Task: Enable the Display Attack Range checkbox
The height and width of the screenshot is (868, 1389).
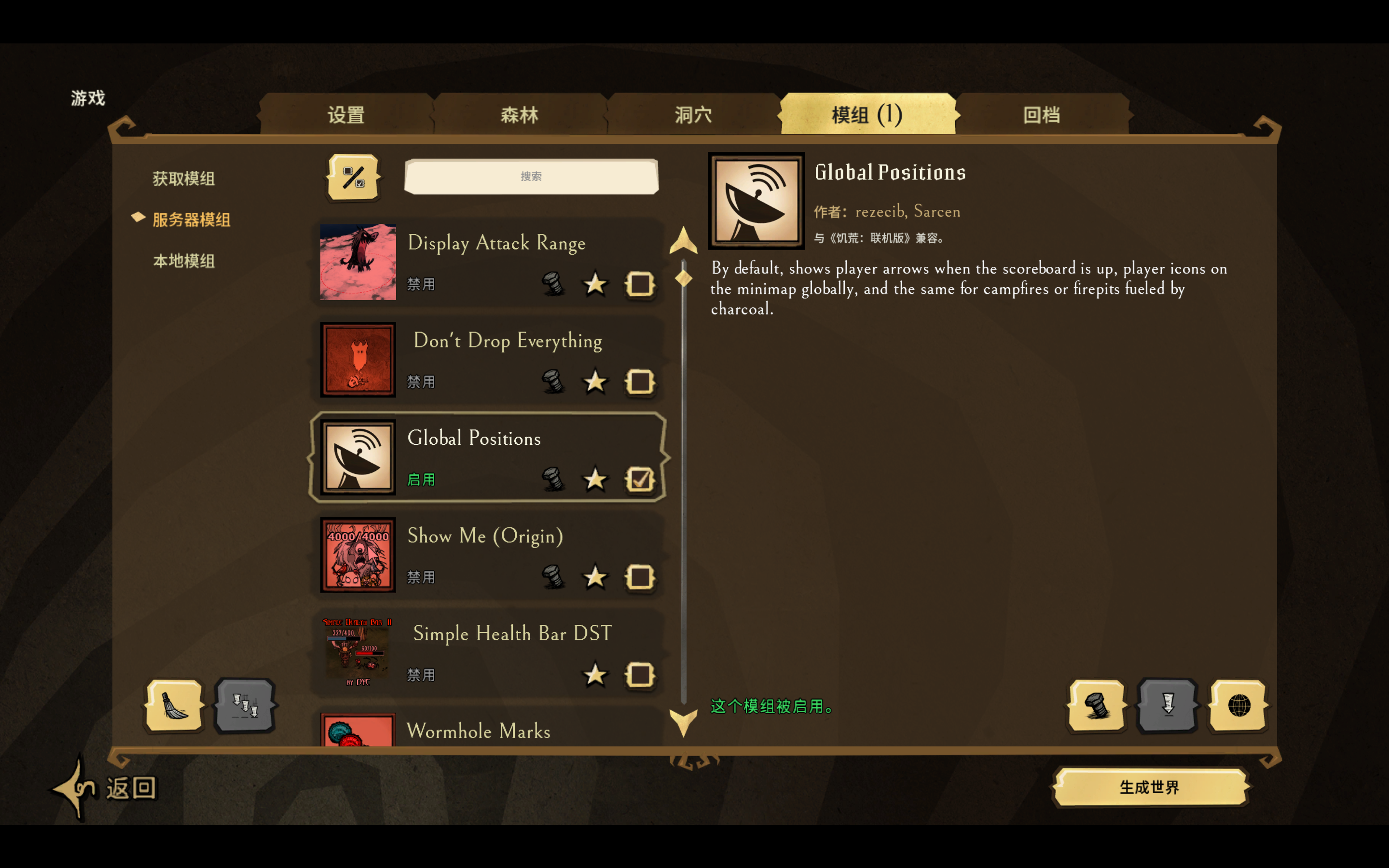Action: coord(640,284)
